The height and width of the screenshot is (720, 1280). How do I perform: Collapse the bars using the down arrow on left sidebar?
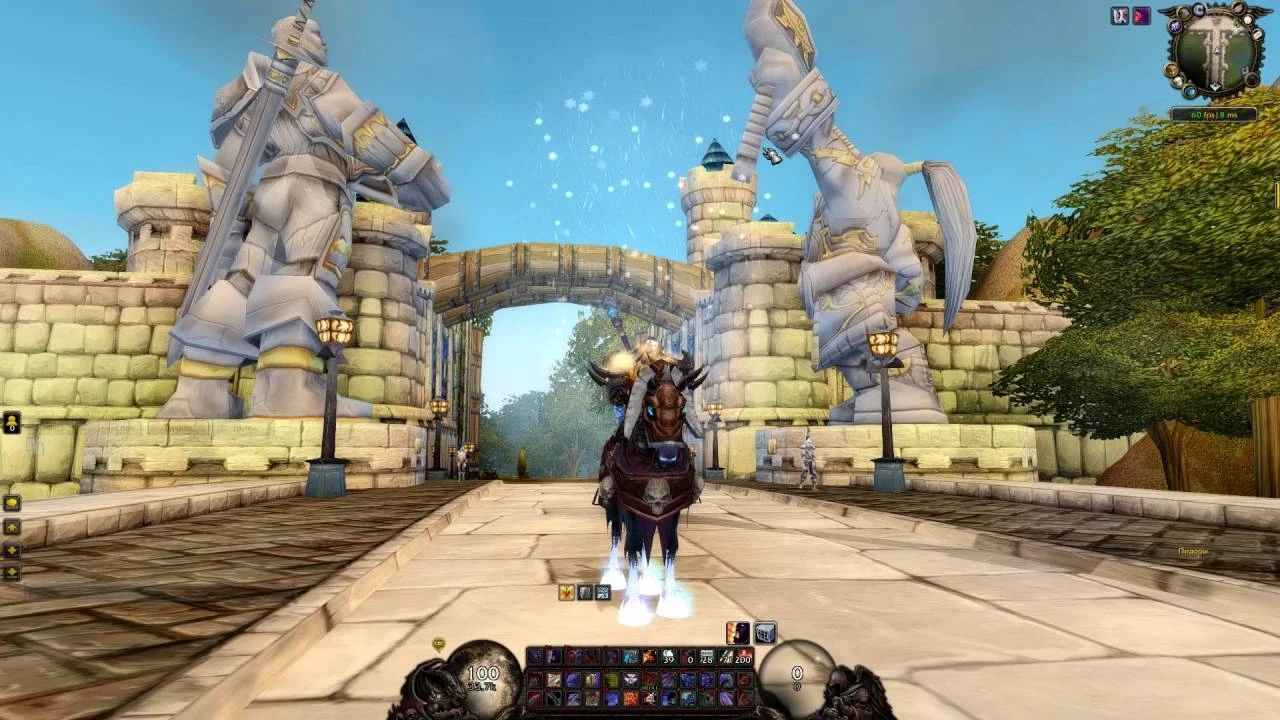[x=11, y=549]
